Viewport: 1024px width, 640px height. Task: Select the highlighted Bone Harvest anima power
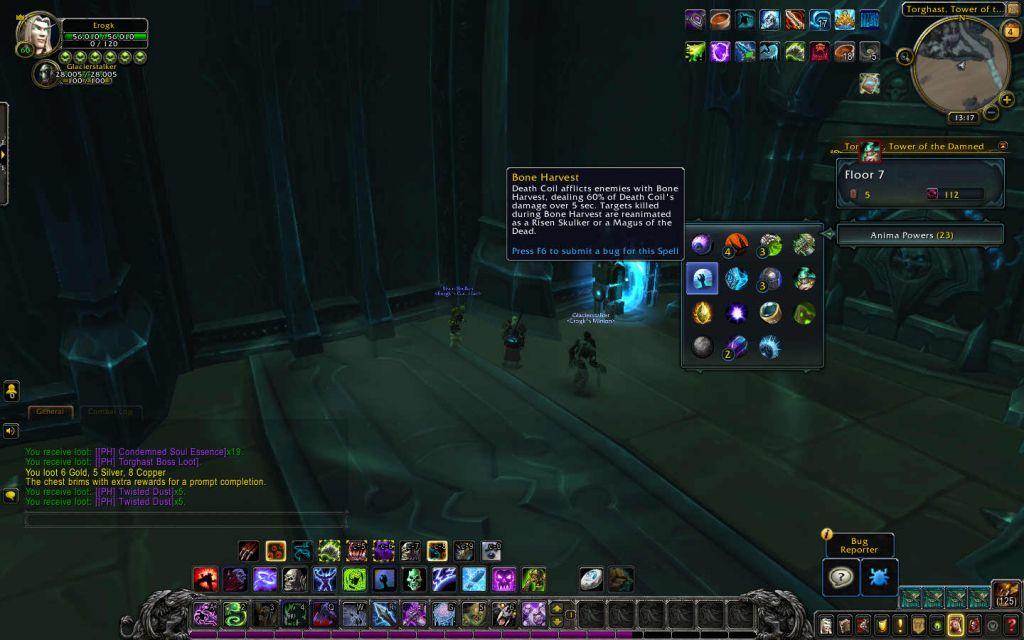tap(702, 278)
